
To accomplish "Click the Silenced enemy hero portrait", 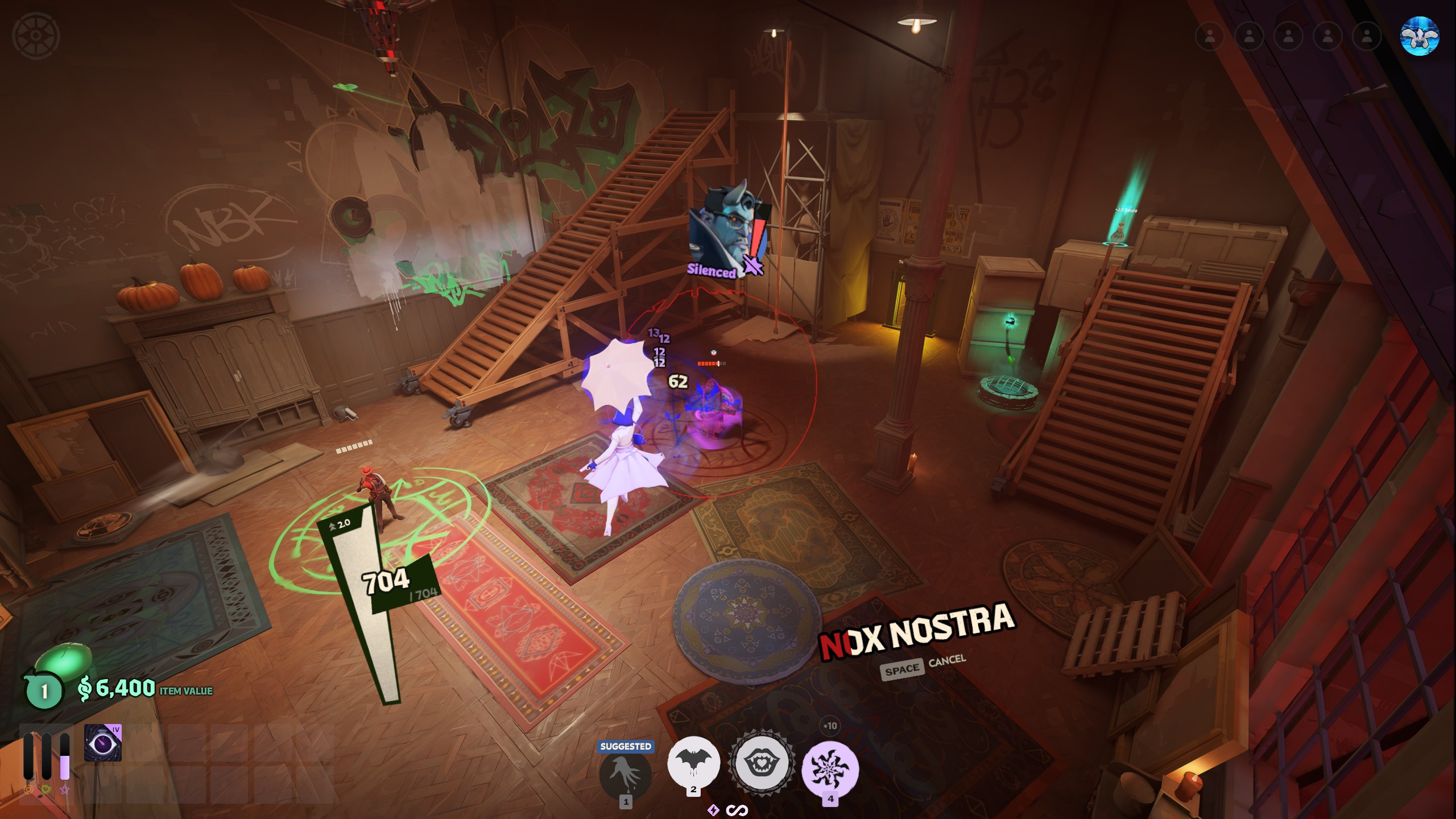I will [722, 231].
